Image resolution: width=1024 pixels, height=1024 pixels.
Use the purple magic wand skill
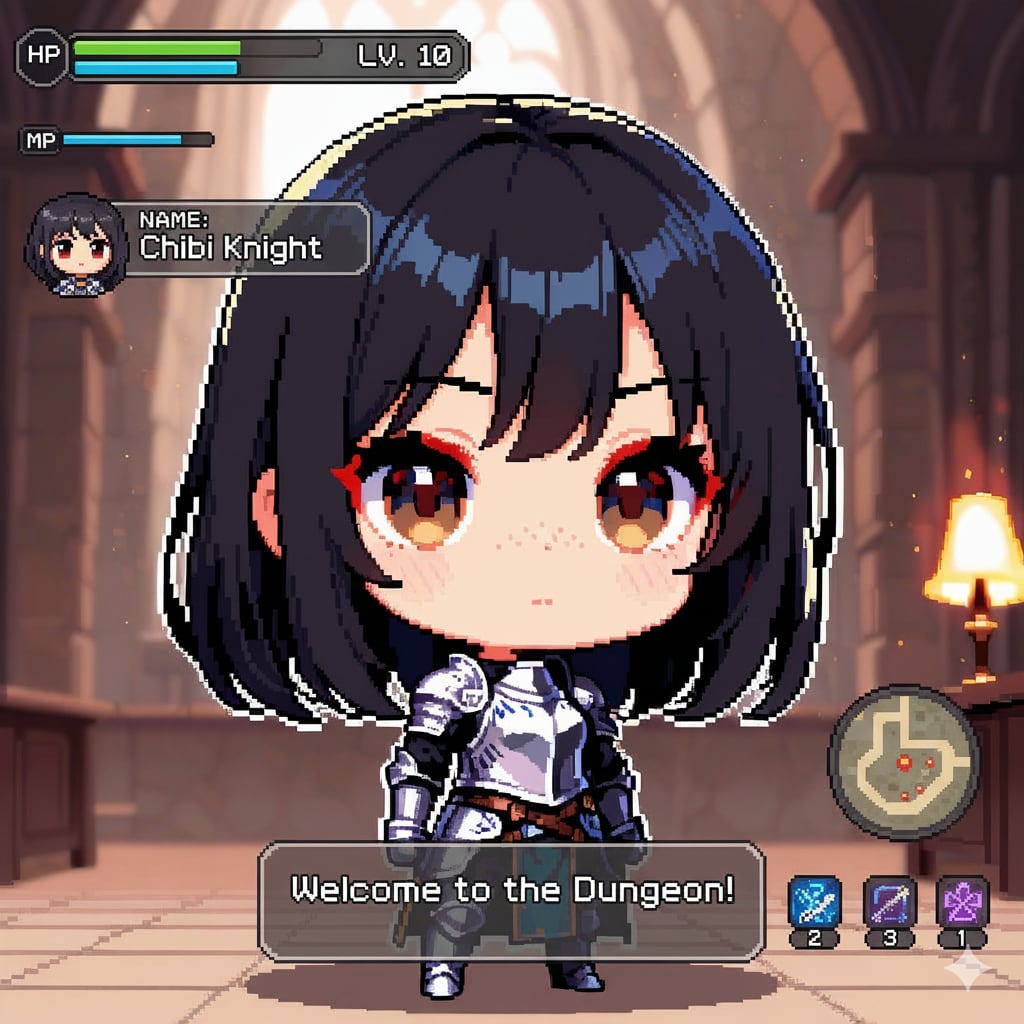[x=889, y=901]
